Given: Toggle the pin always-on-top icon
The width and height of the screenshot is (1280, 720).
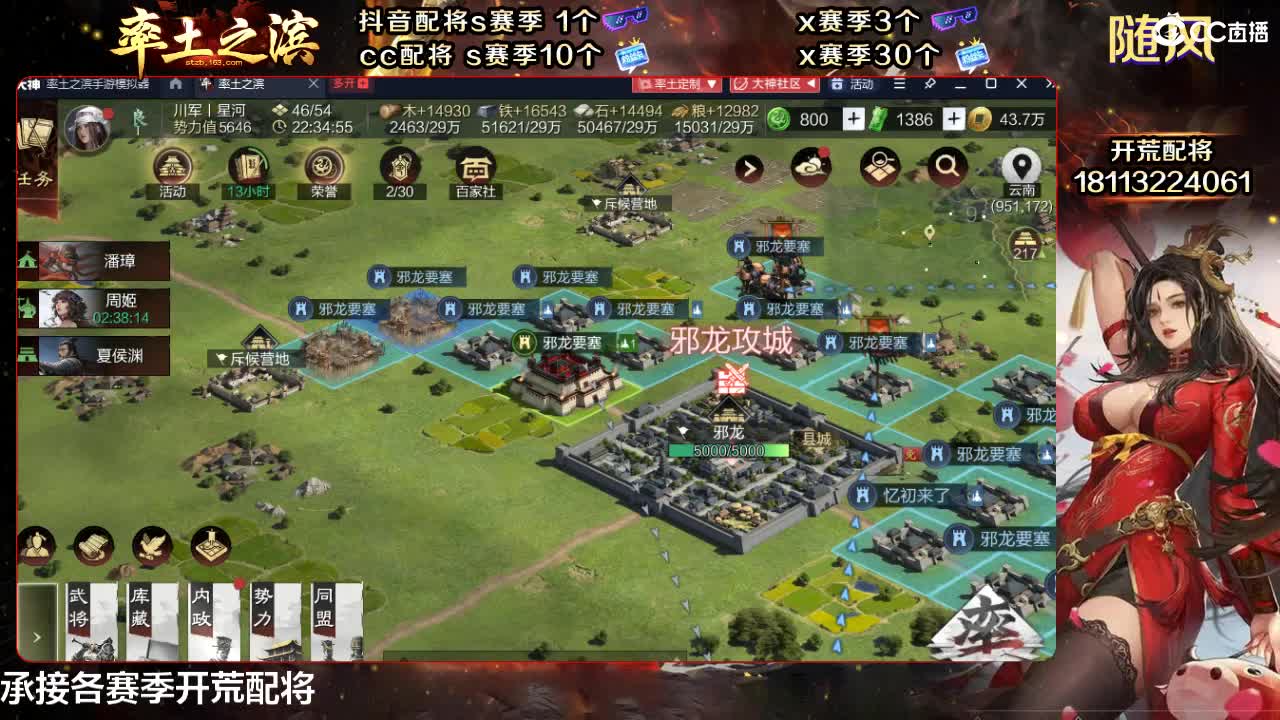Looking at the screenshot, I should 927,86.
